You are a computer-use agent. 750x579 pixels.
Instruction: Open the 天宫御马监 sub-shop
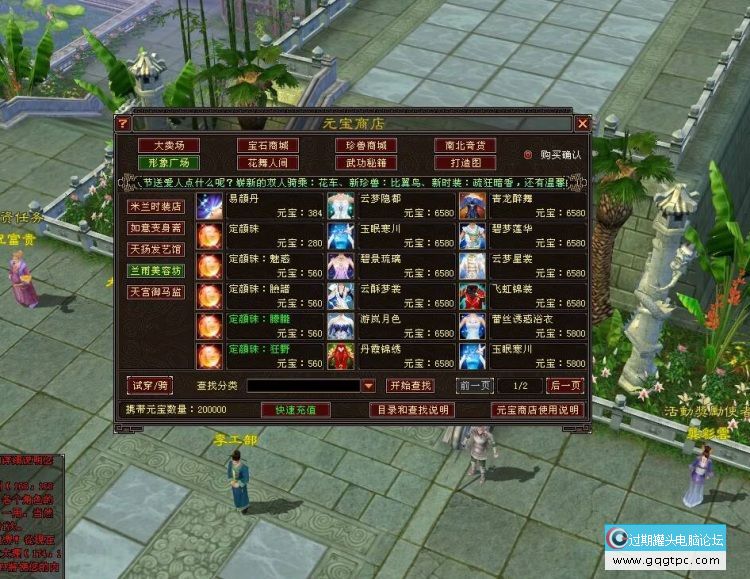click(155, 292)
